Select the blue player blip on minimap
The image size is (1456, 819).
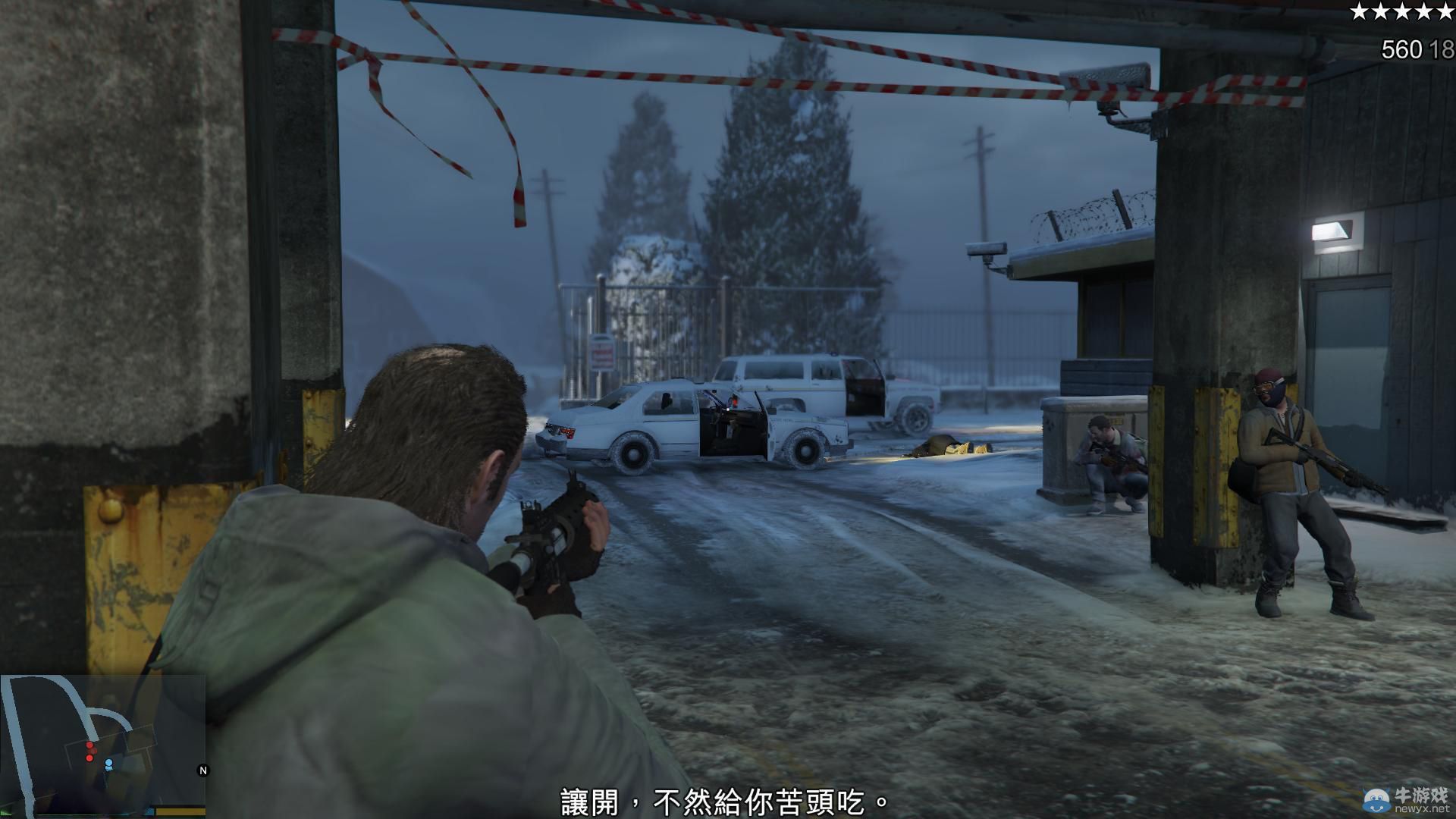pos(108,763)
